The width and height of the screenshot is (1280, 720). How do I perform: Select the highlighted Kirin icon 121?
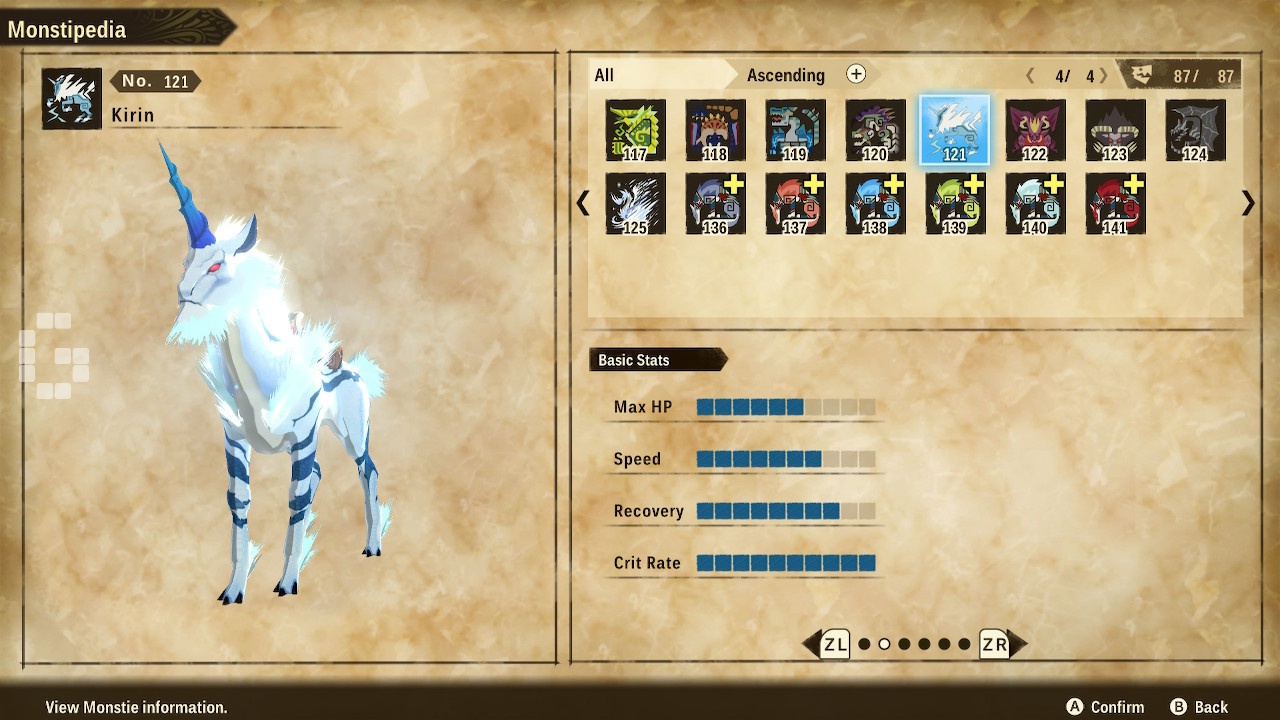[x=955, y=130]
